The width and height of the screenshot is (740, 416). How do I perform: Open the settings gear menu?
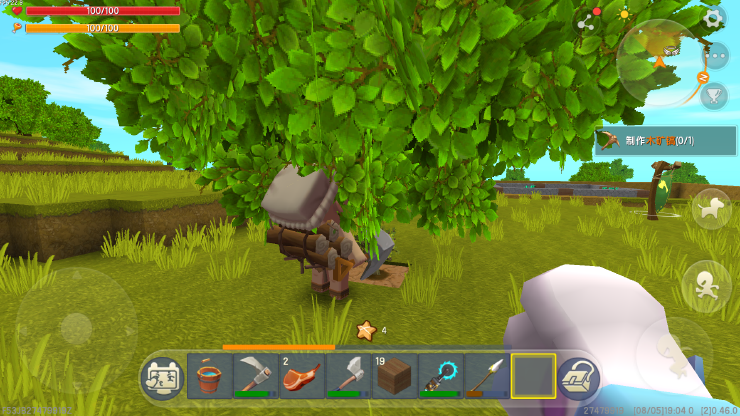point(713,17)
